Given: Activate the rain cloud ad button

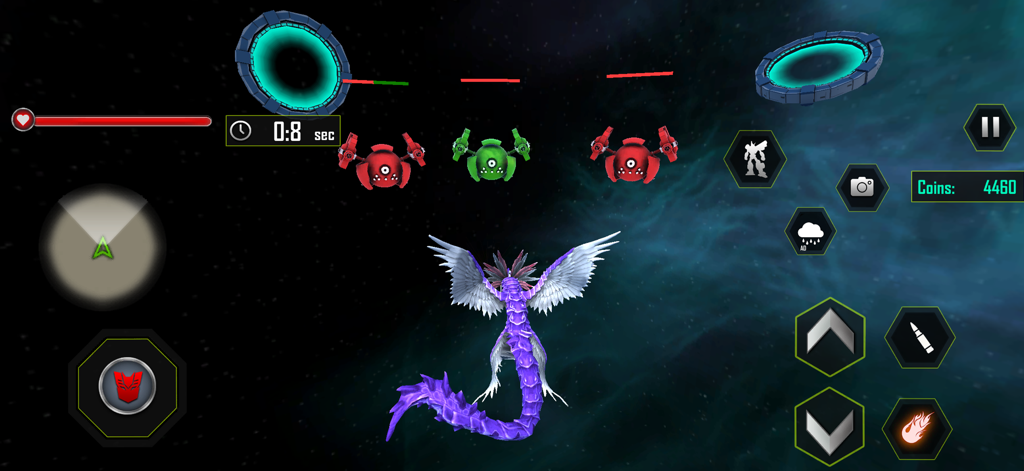Looking at the screenshot, I should [x=810, y=233].
